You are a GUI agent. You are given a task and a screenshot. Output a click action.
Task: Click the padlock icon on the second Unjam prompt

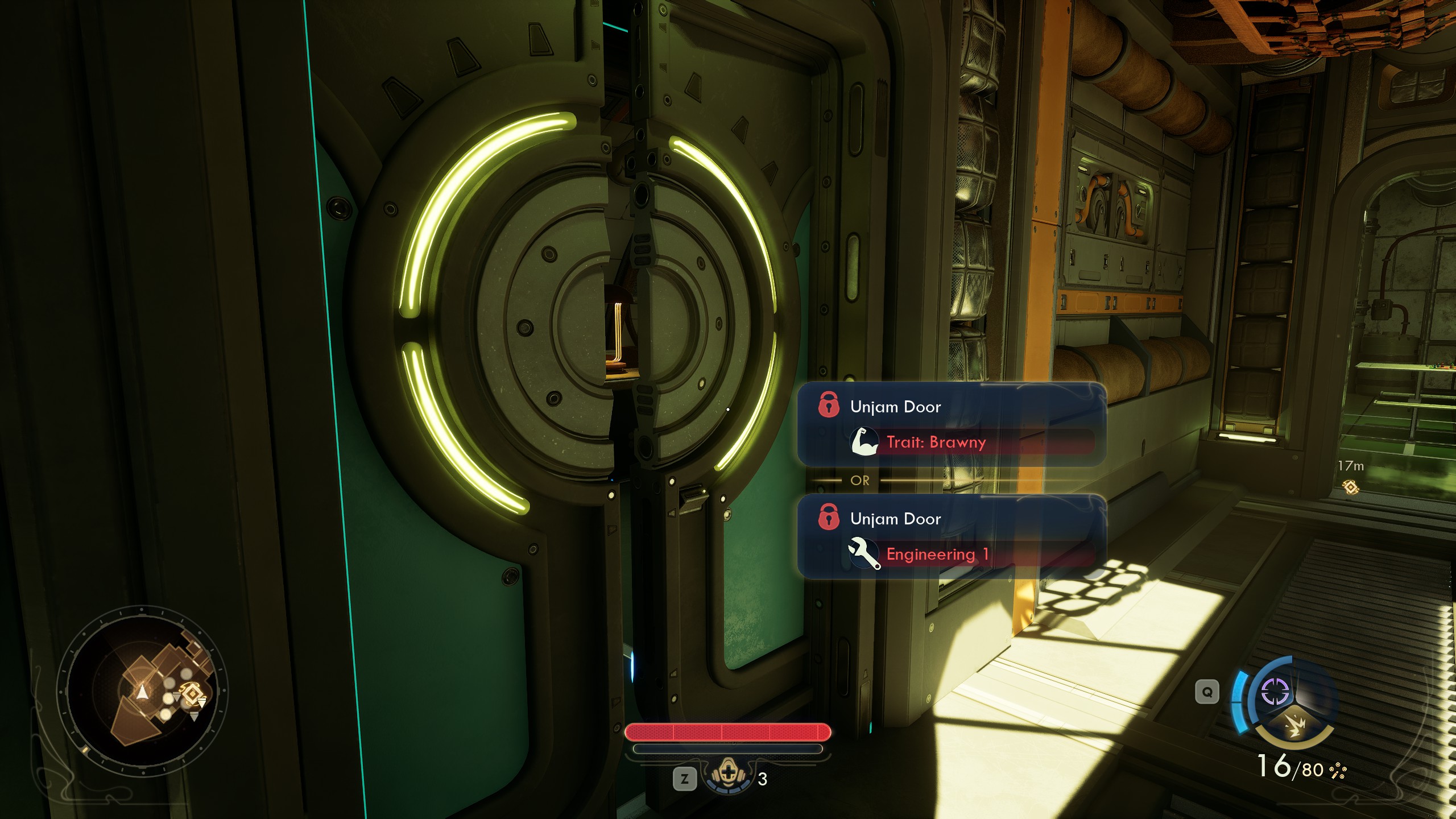830,518
